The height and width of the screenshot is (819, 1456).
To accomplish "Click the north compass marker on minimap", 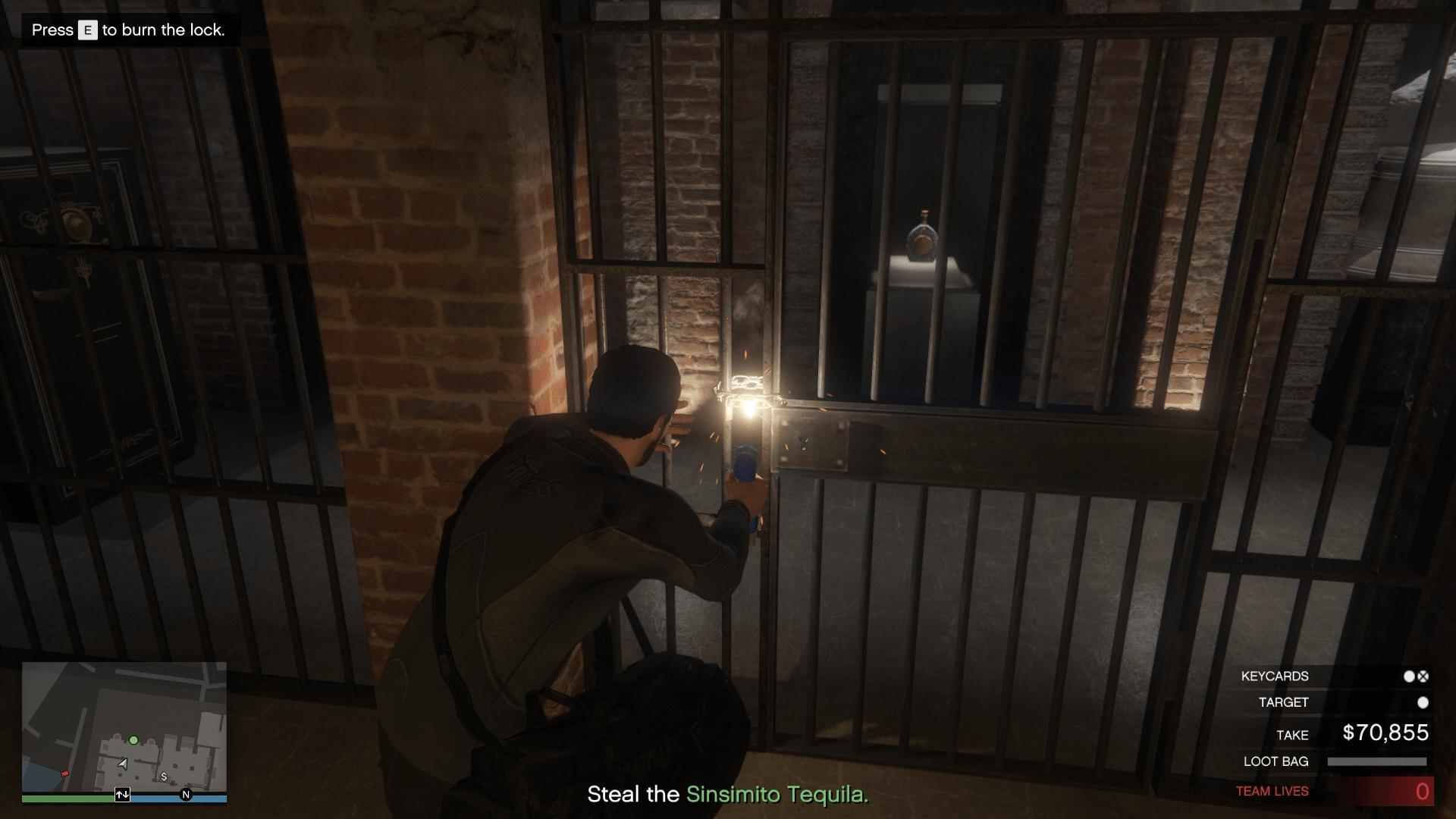I will (x=186, y=795).
